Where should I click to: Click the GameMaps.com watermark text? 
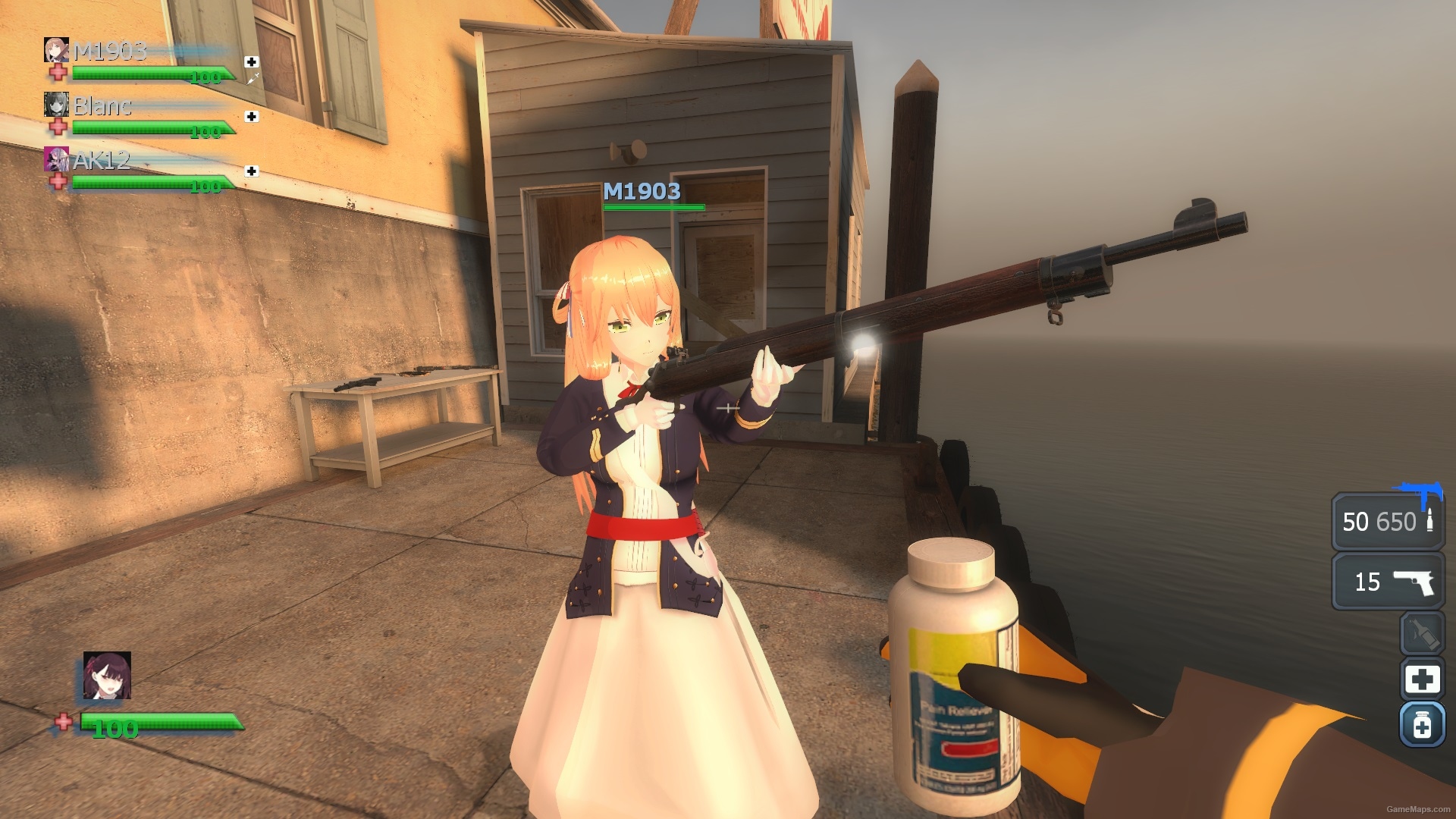[x=1420, y=810]
